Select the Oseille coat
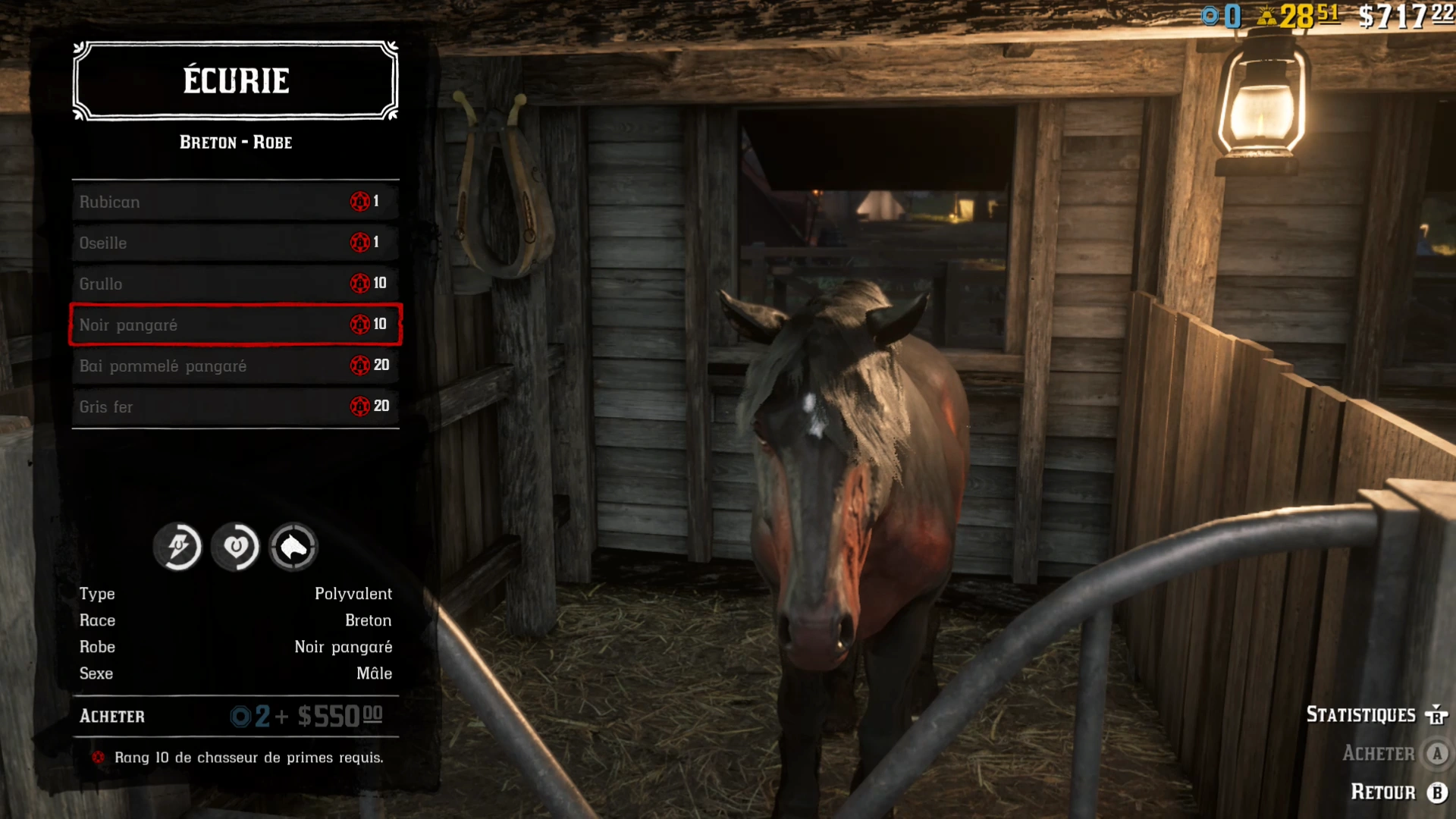Image resolution: width=1456 pixels, height=819 pixels. (x=190, y=243)
